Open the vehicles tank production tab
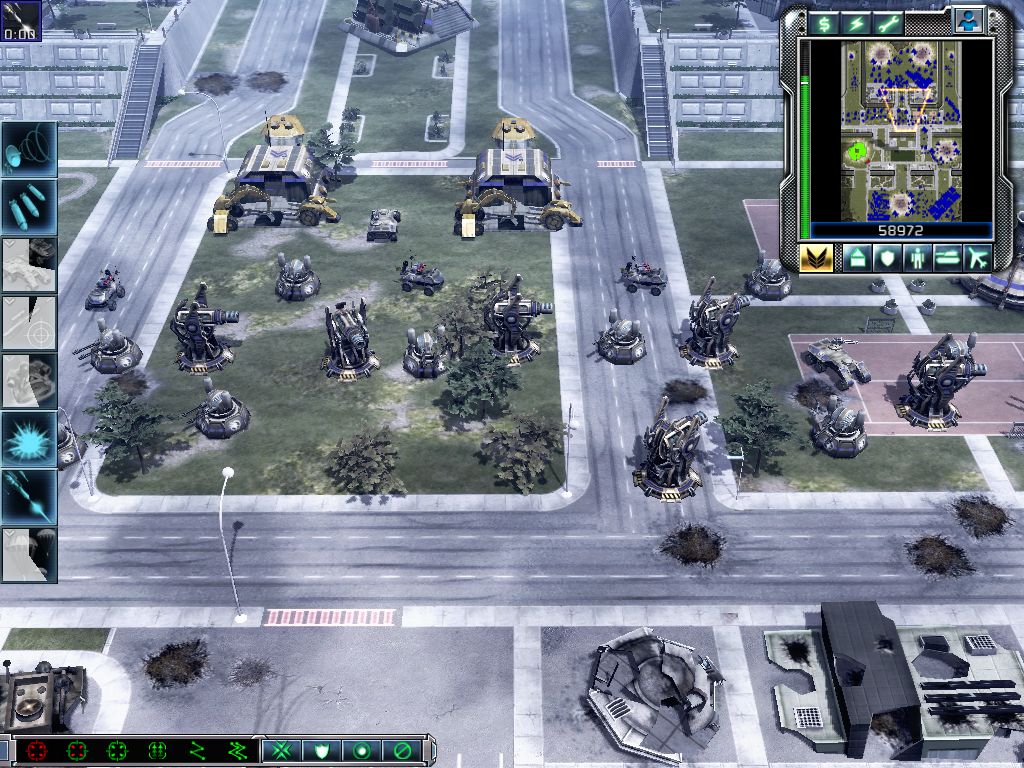This screenshot has height=768, width=1024. [x=947, y=258]
